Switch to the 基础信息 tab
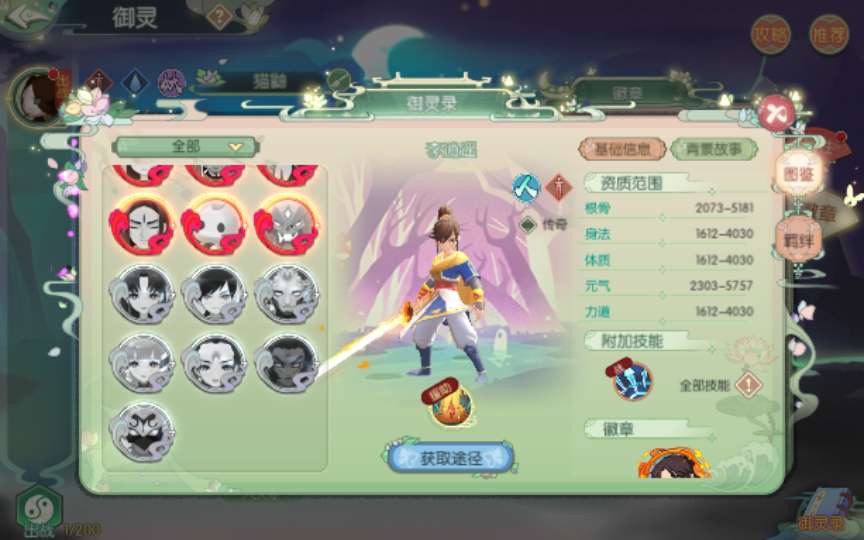This screenshot has width=864, height=540. pos(623,149)
